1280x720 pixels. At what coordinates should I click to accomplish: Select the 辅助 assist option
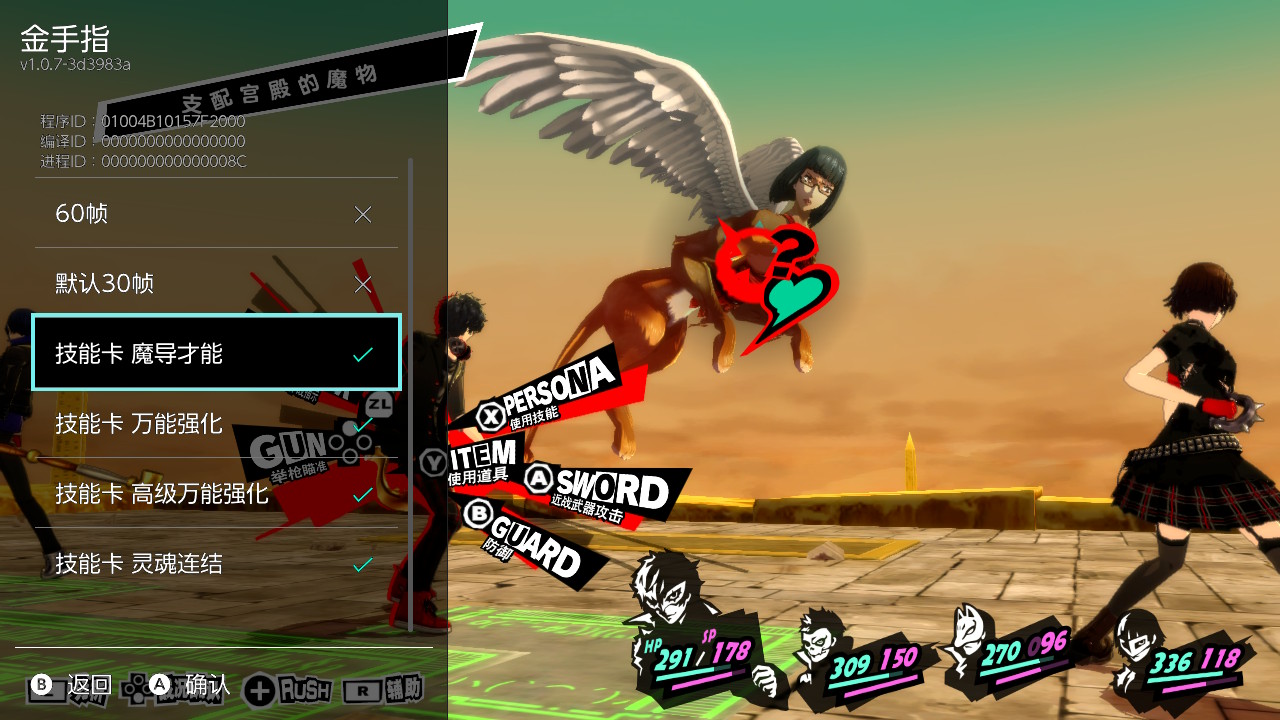384,689
